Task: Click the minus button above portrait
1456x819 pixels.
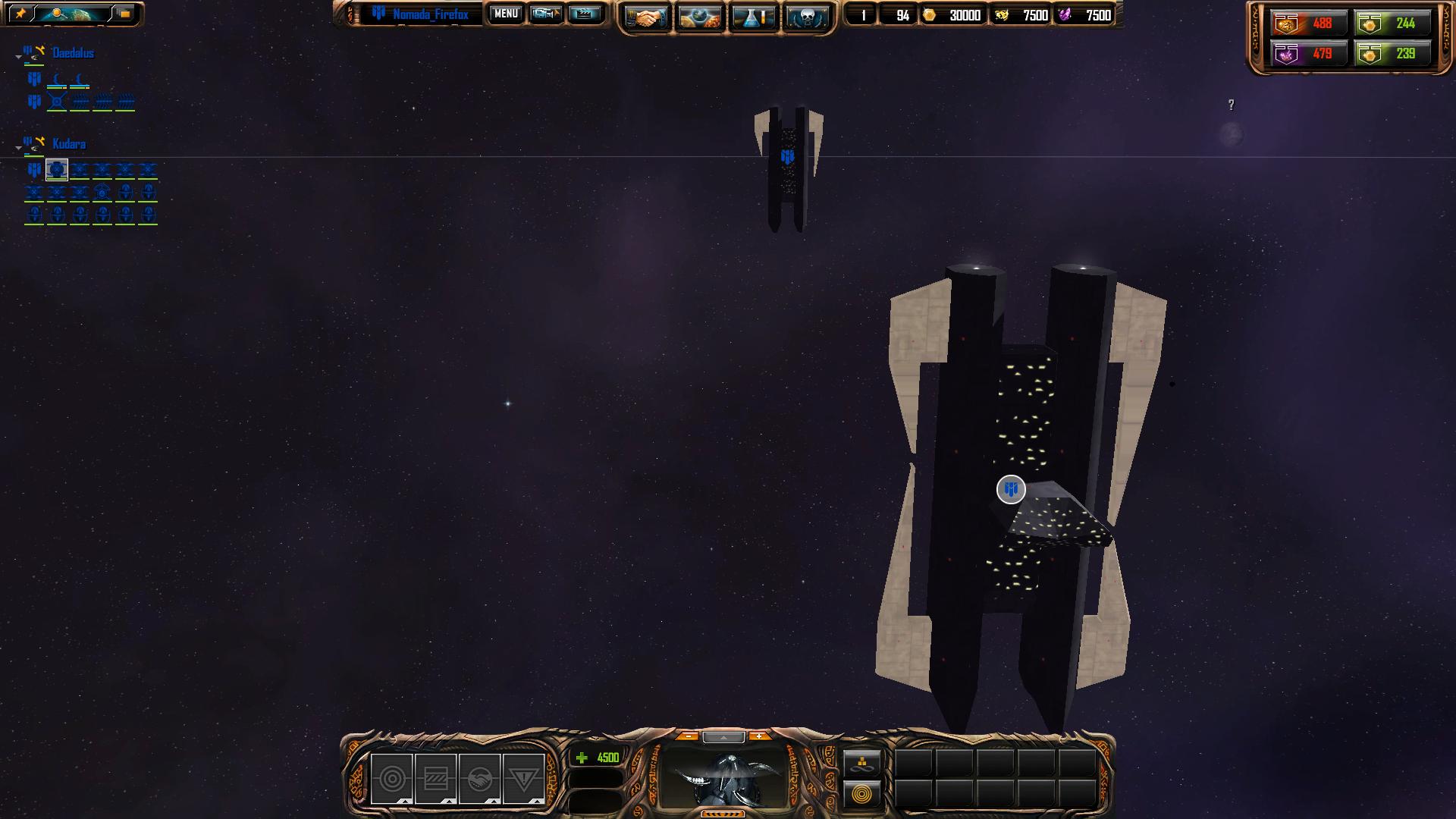Action: 688,736
